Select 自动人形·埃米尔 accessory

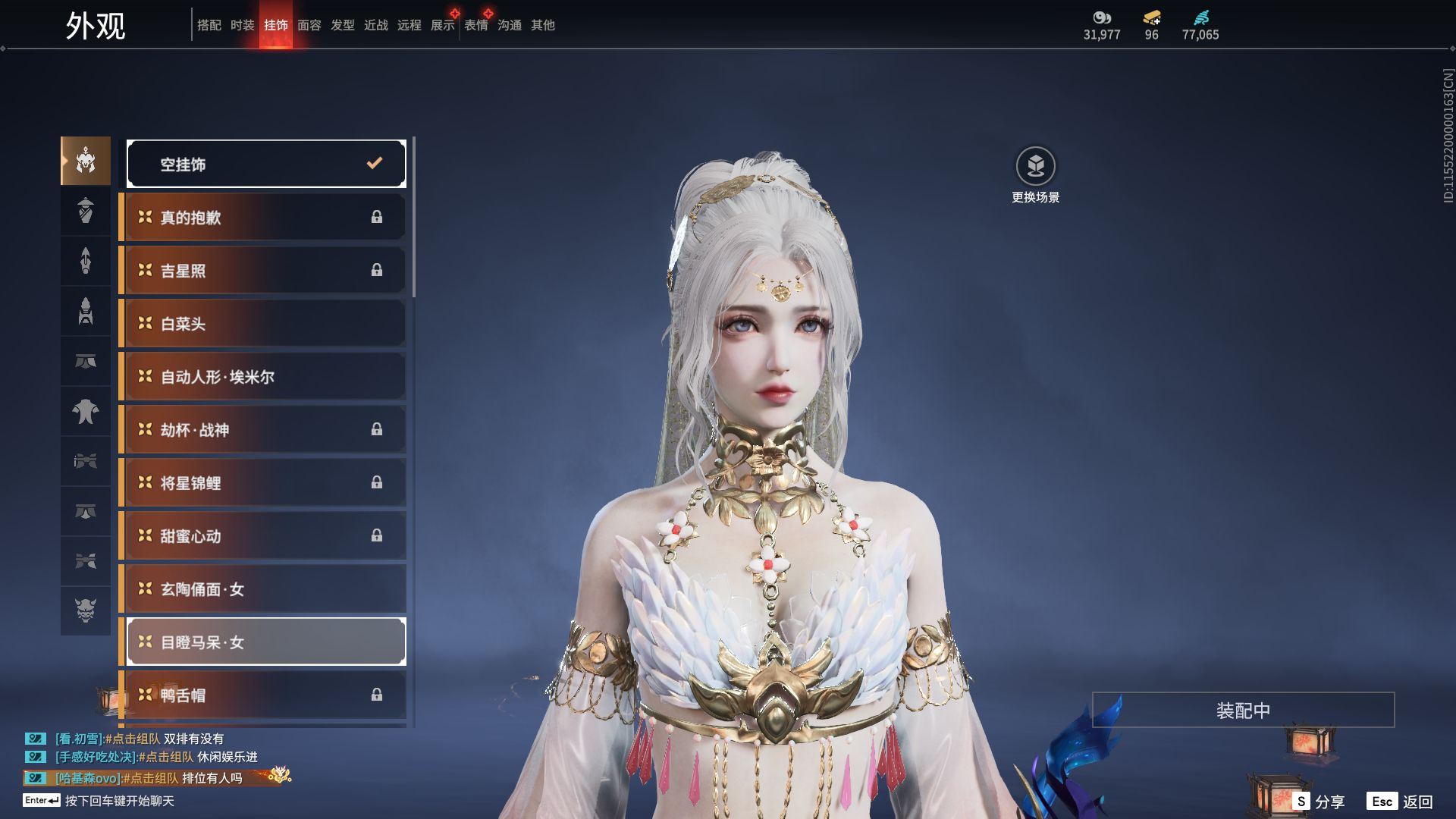point(263,377)
